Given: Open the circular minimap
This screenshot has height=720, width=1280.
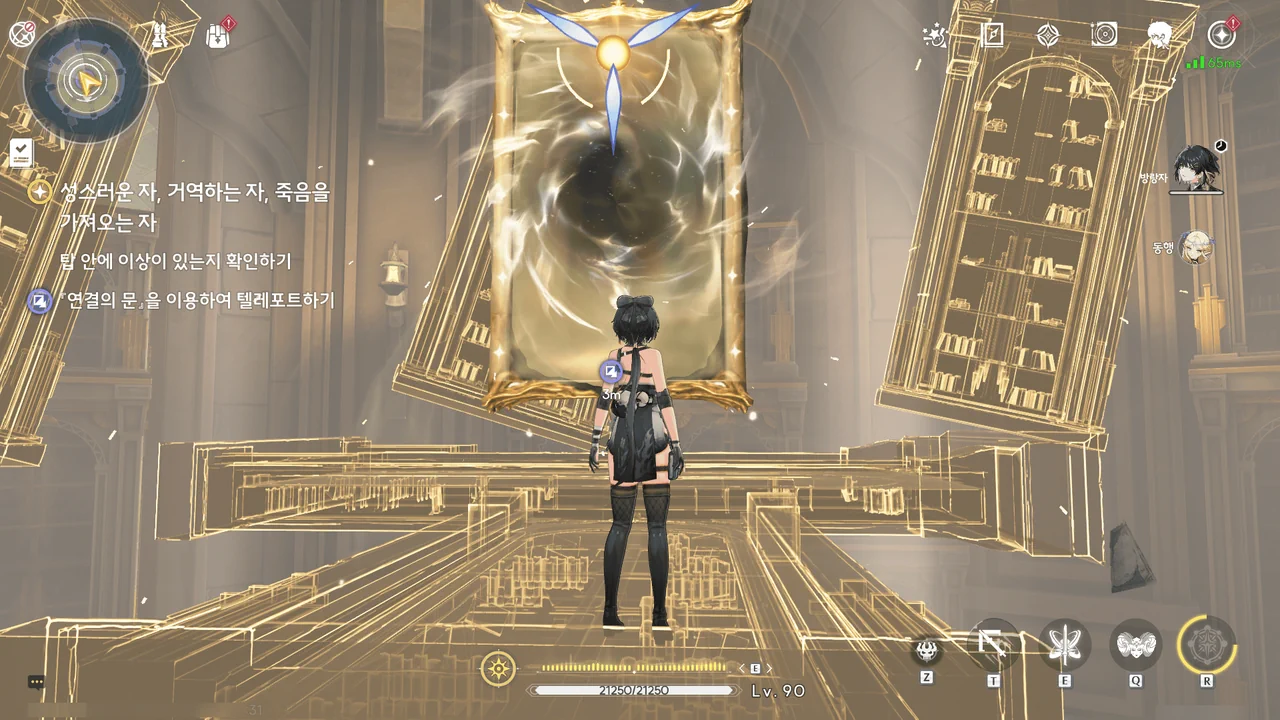Looking at the screenshot, I should pyautogui.click(x=87, y=79).
